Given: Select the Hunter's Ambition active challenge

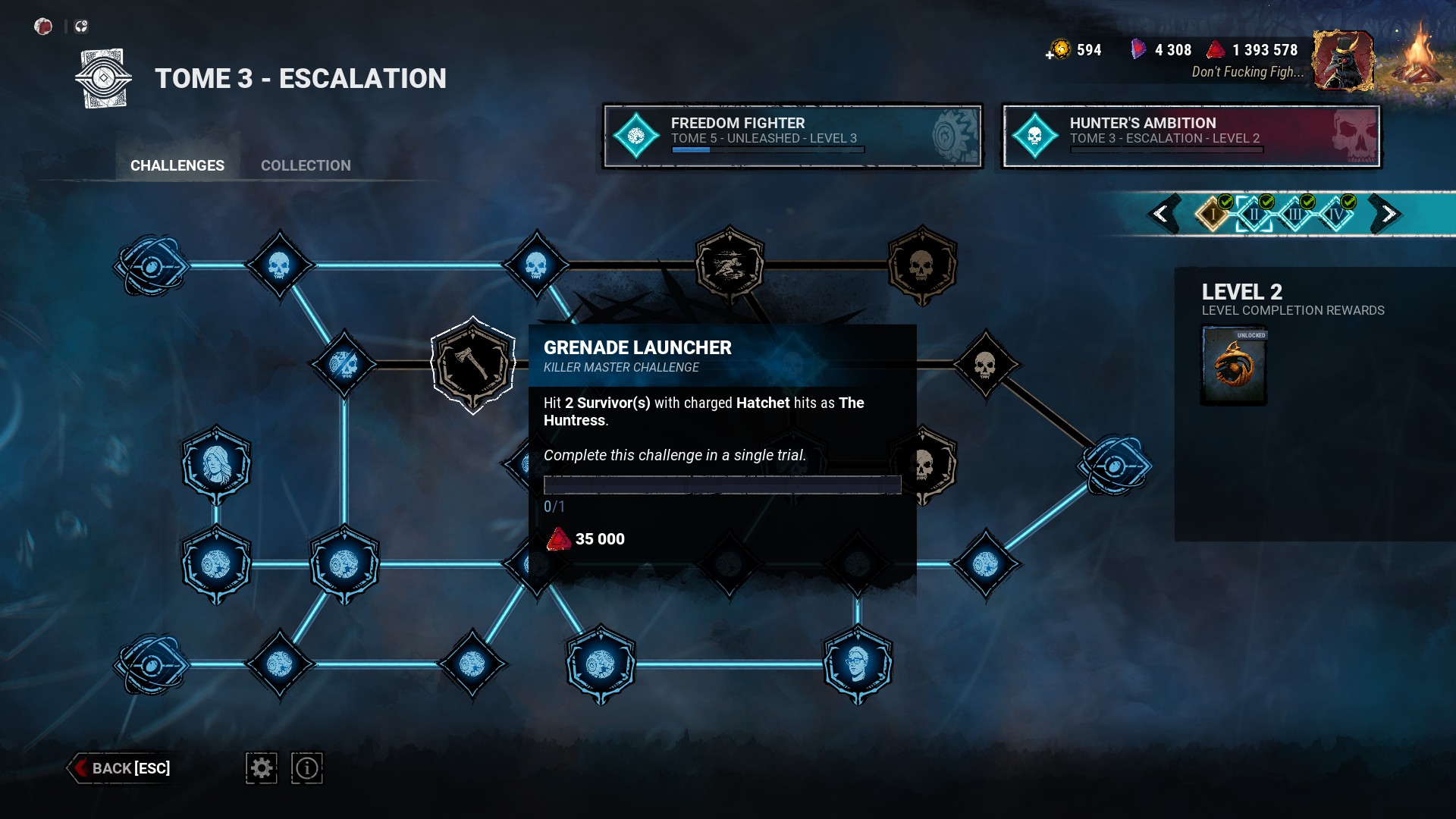Looking at the screenshot, I should (1191, 136).
